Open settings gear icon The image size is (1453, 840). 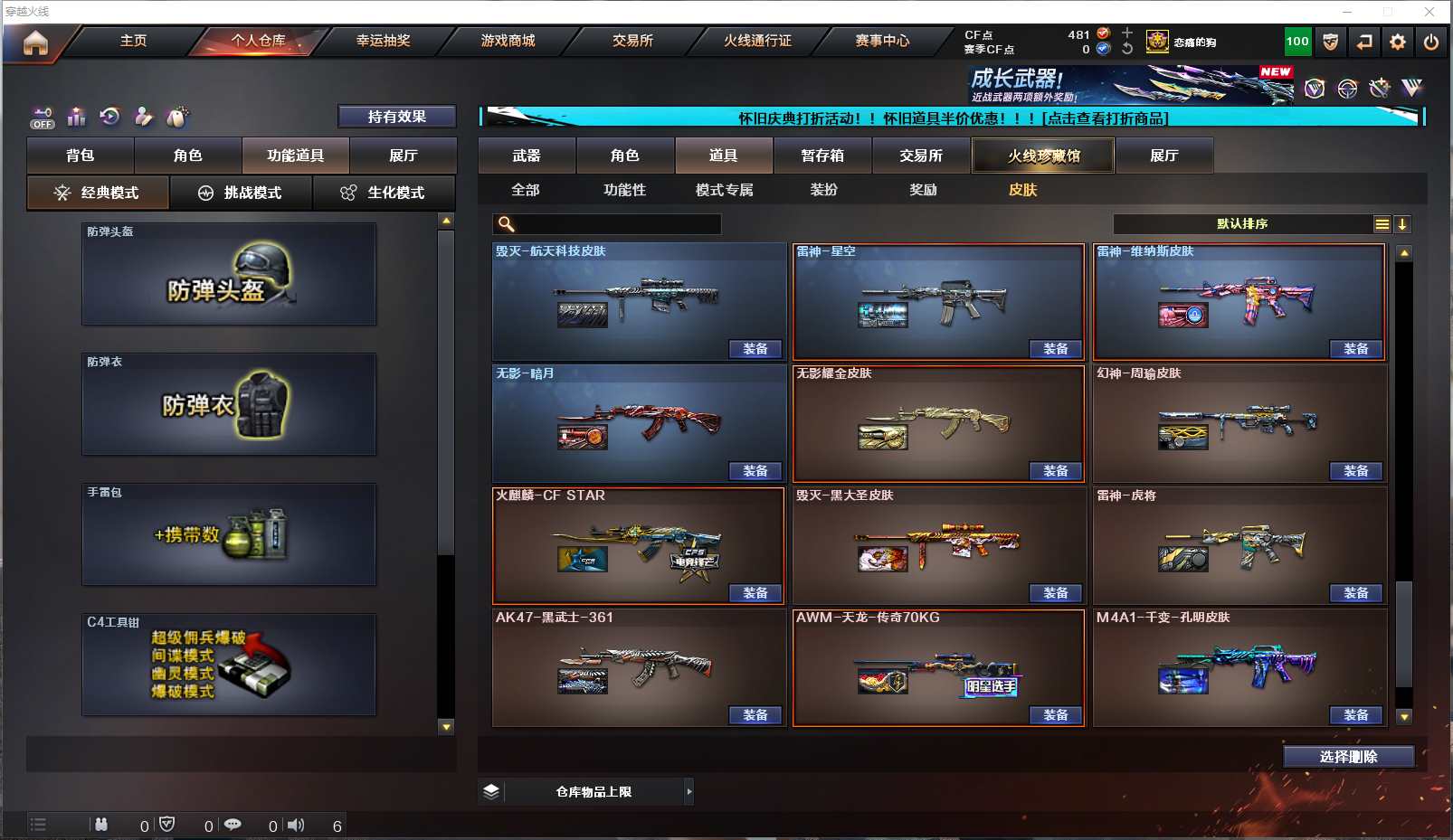pyautogui.click(x=1398, y=42)
